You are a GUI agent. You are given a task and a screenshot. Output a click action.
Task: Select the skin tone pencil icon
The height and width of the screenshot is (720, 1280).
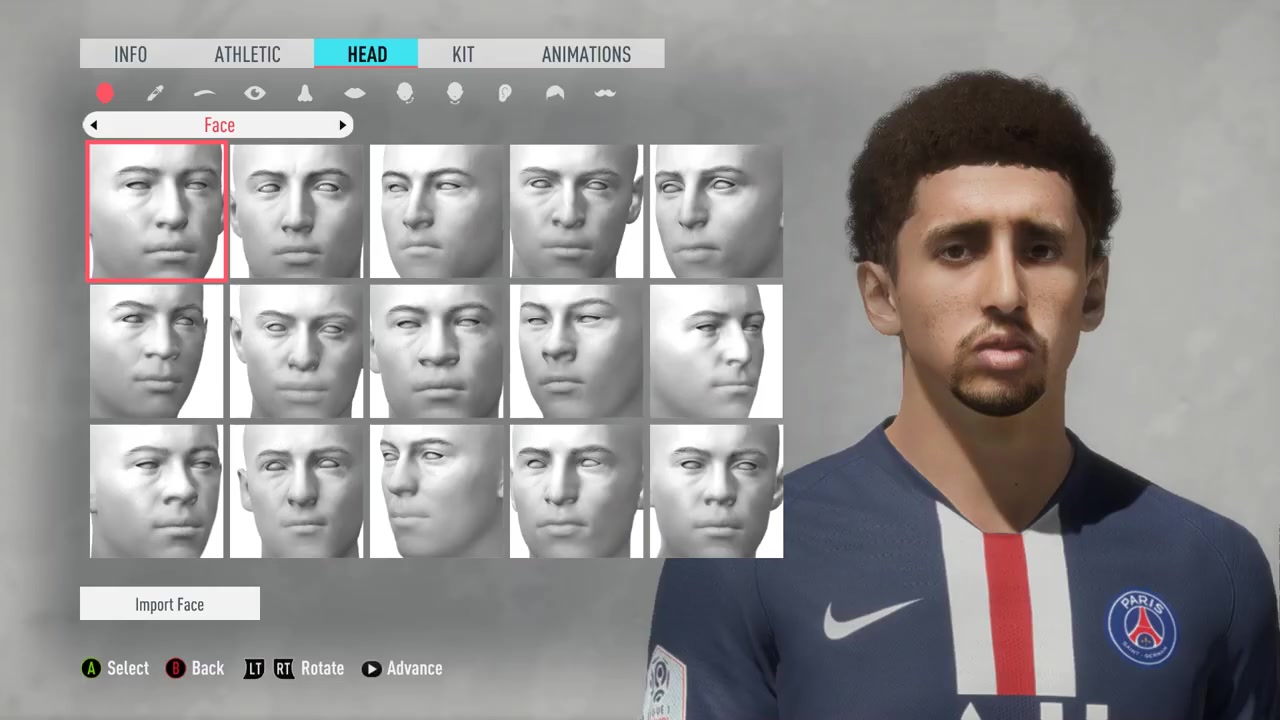pos(155,93)
